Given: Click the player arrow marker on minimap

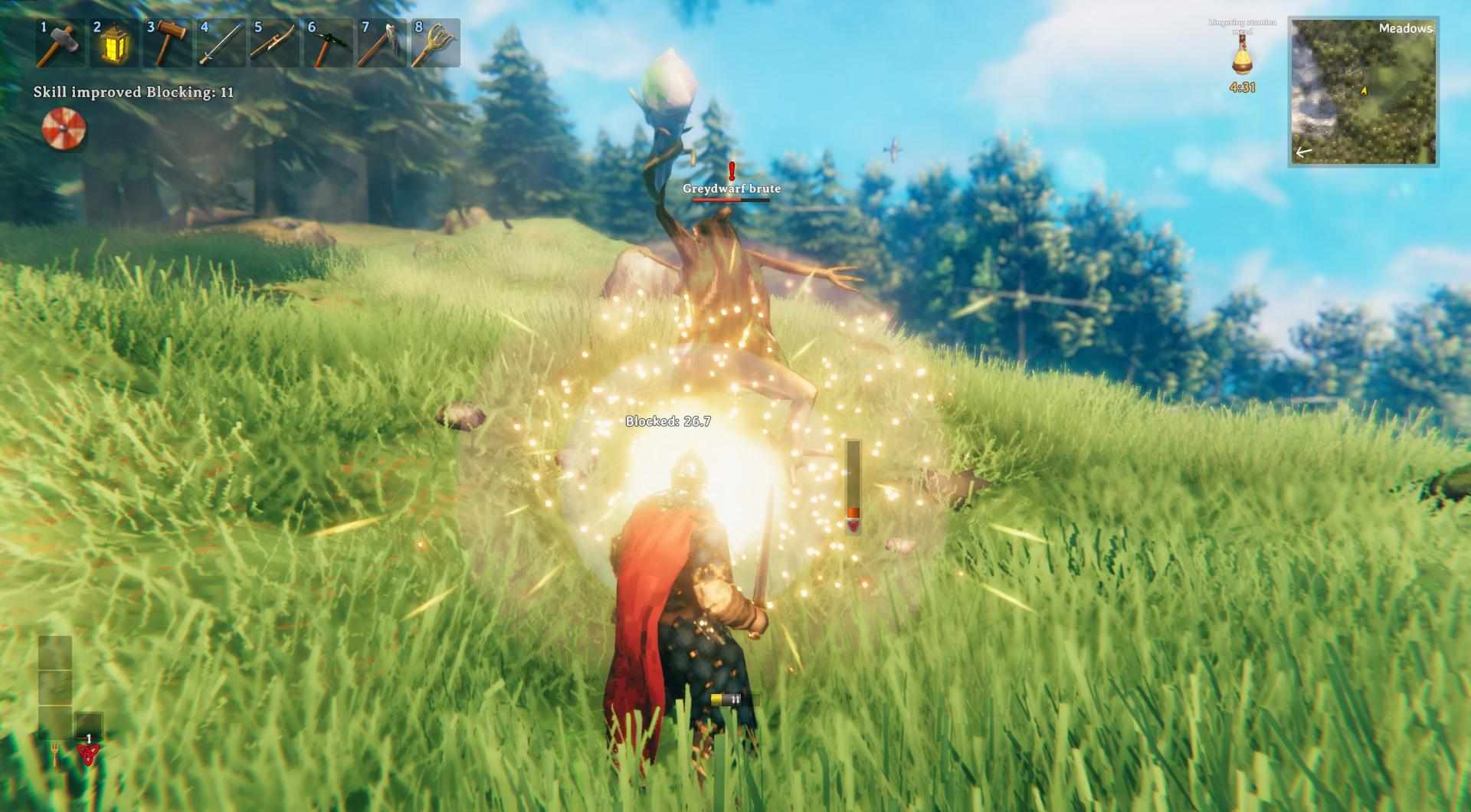Looking at the screenshot, I should click(1366, 90).
